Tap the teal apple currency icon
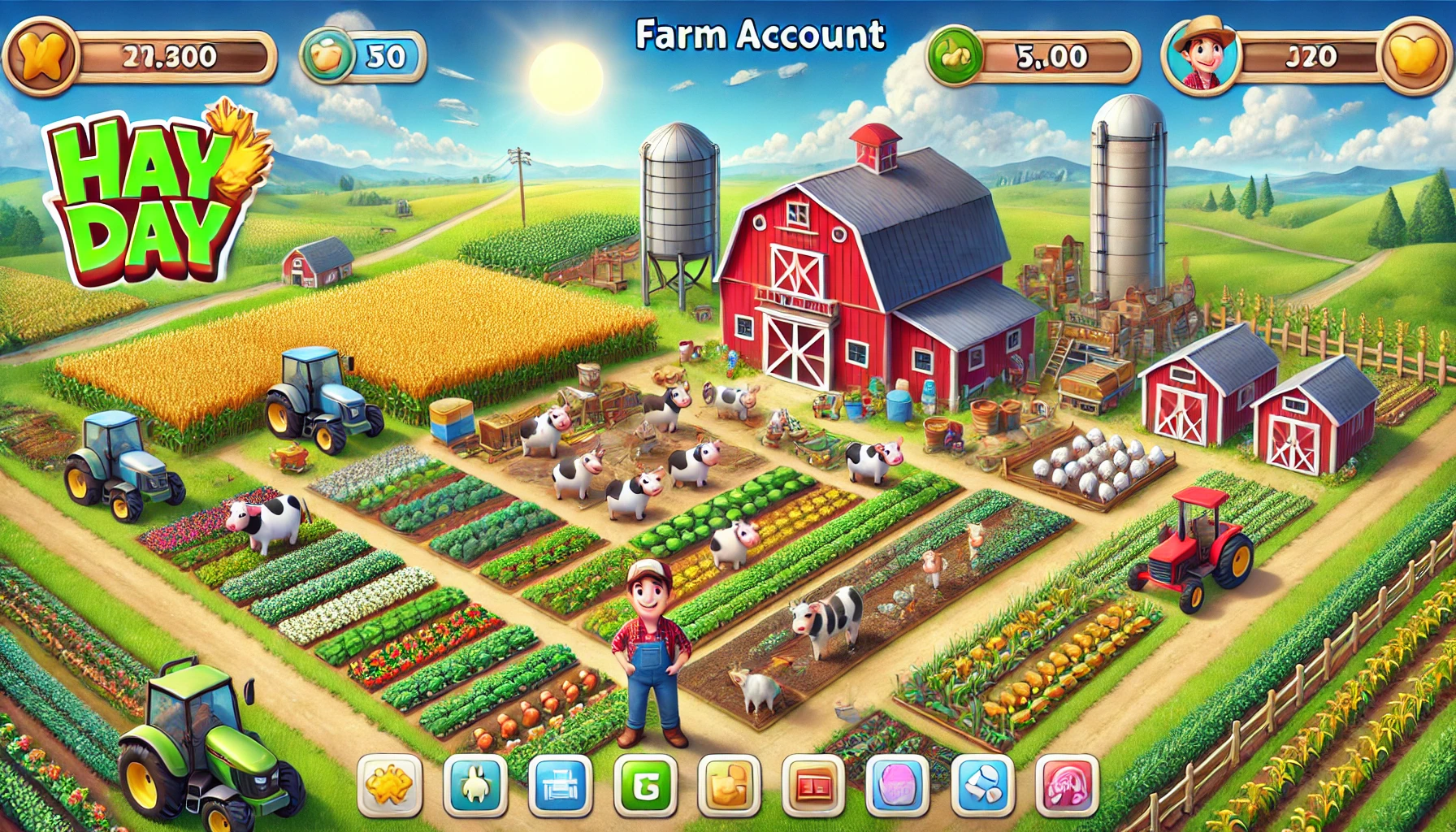This screenshot has width=1456, height=832. pos(327,56)
